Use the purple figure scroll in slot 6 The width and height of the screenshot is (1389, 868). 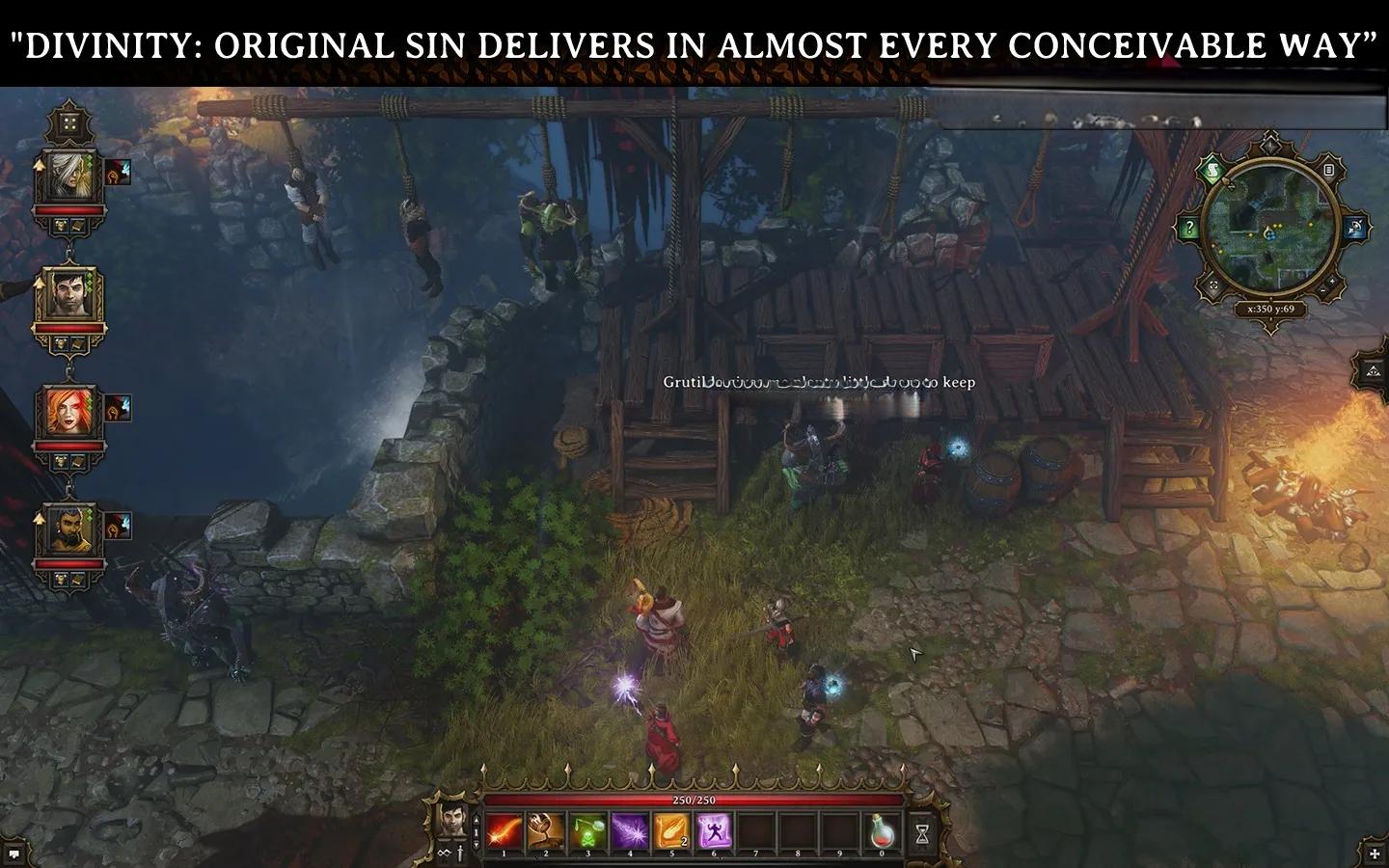click(715, 831)
